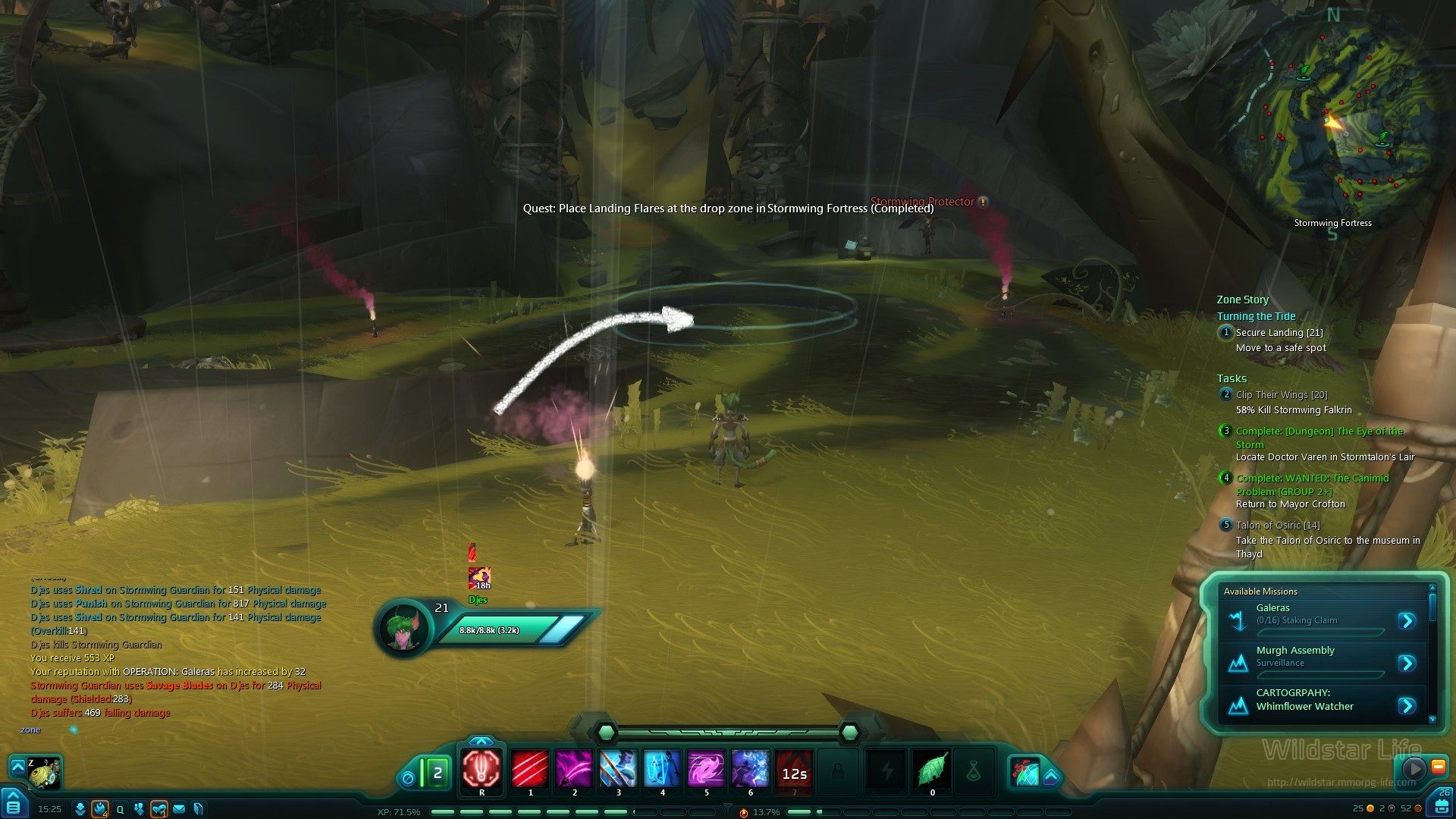Activate the red claw slash ability

click(x=530, y=769)
